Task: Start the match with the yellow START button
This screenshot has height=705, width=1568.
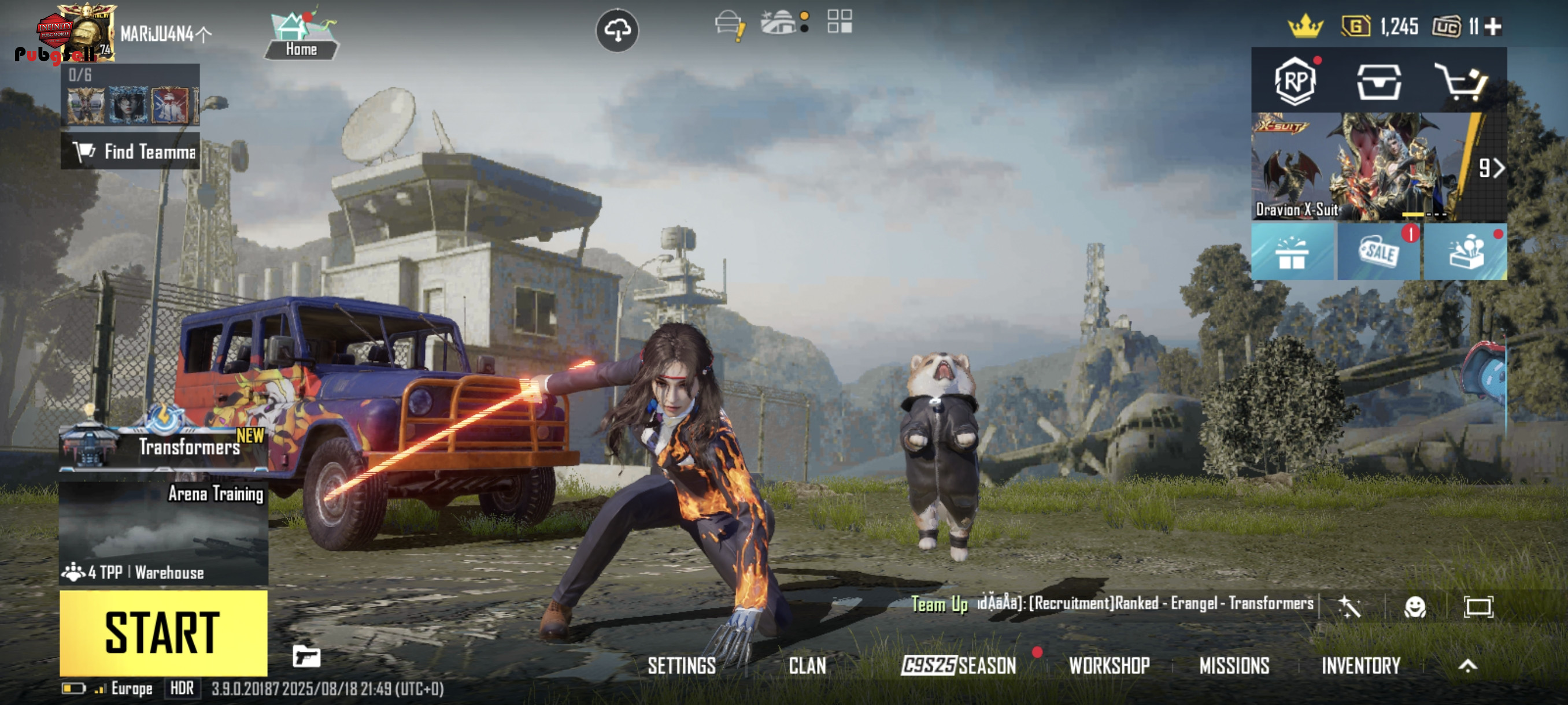Action: click(x=163, y=633)
